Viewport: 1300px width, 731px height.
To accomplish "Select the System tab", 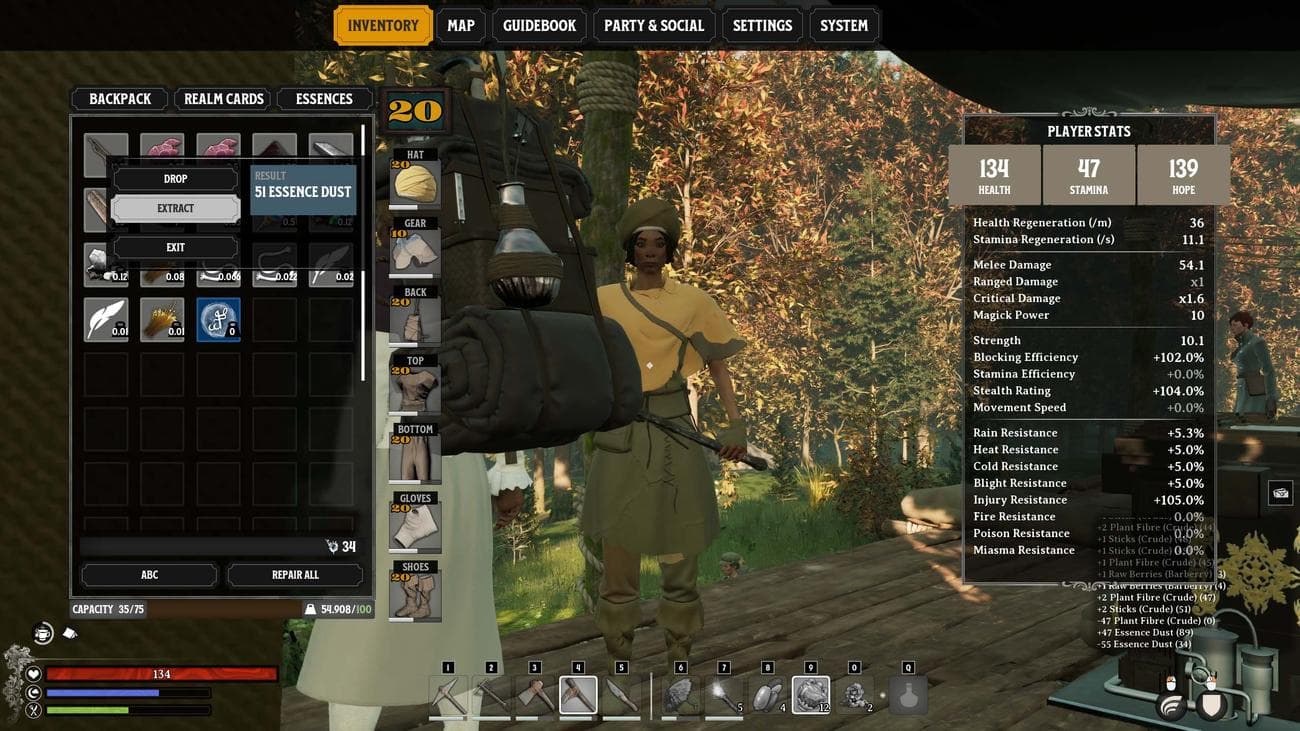I will 844,26.
